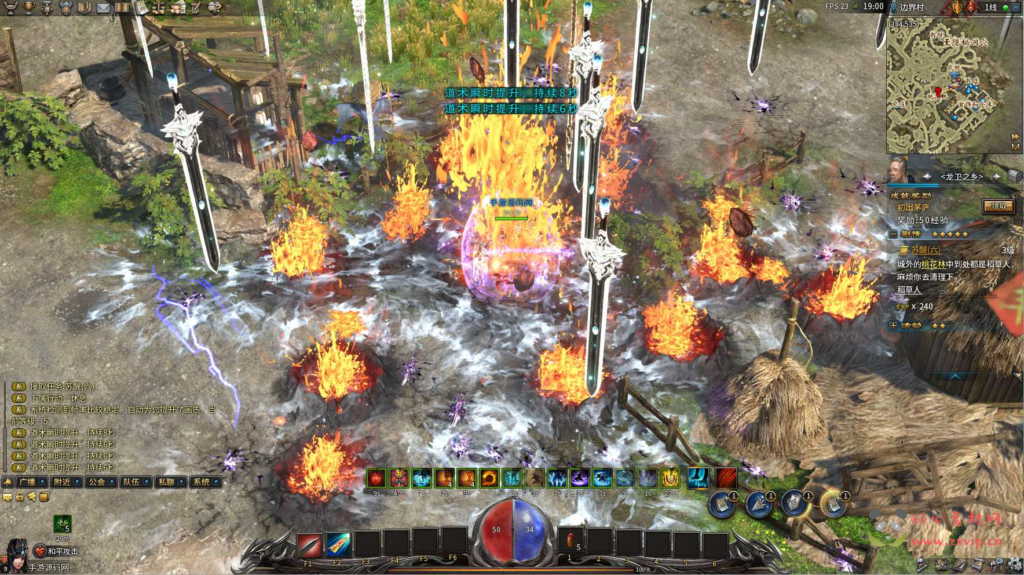Select the red claw slash skill icon

click(726, 478)
